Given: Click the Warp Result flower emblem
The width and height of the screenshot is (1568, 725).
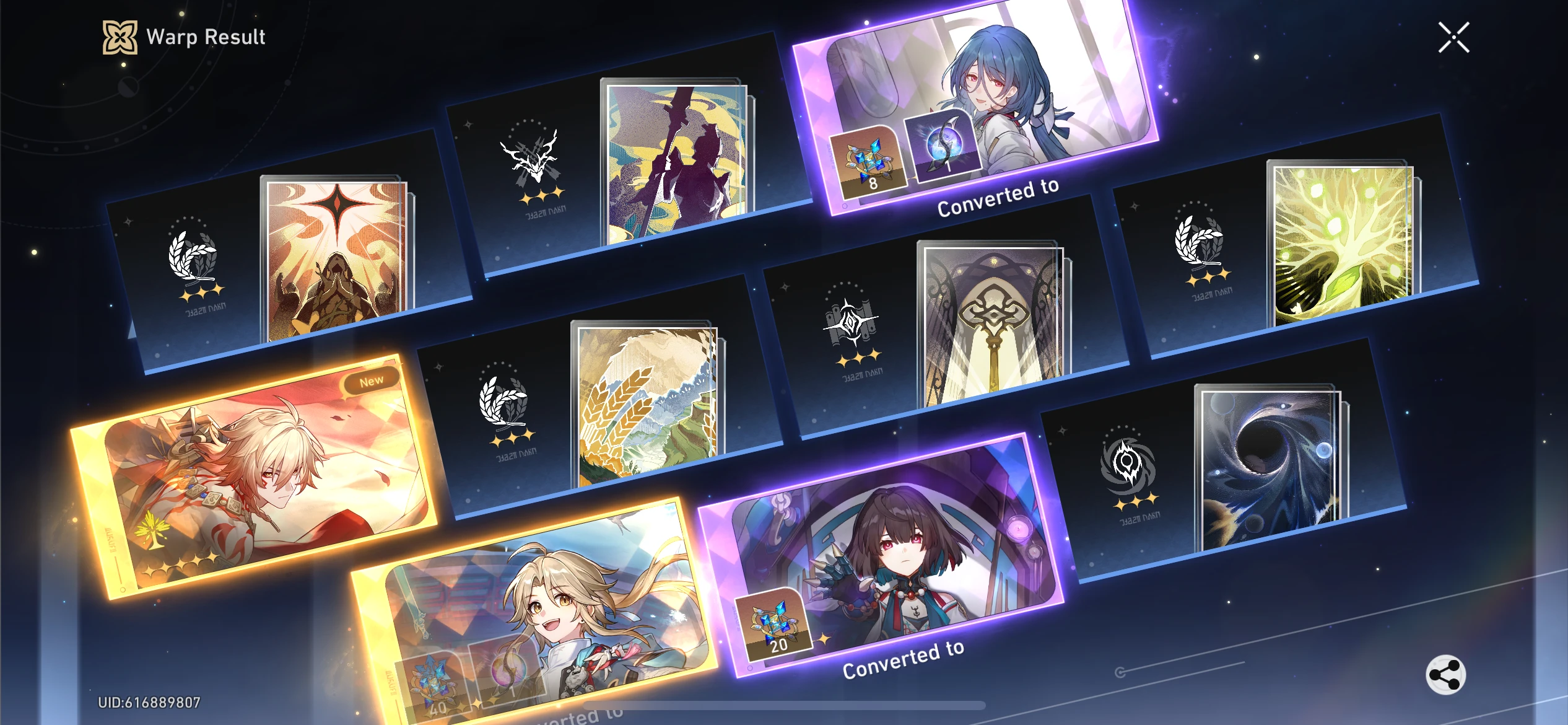Looking at the screenshot, I should click(x=120, y=37).
